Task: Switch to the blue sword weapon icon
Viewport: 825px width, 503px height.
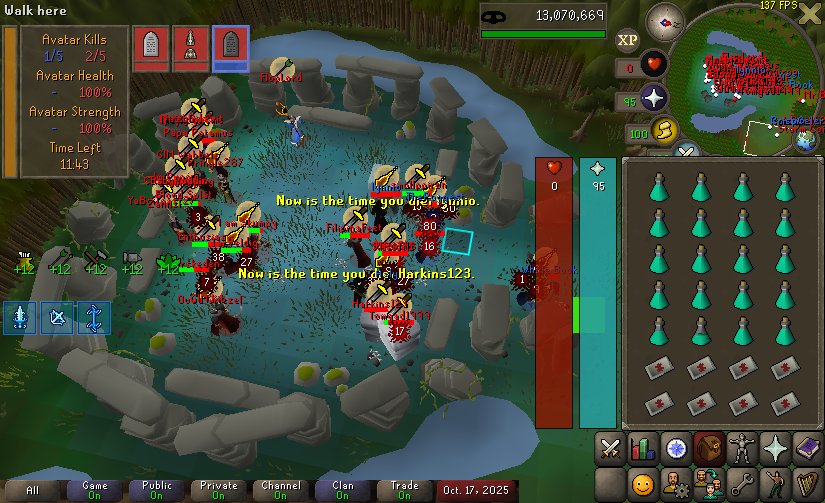Action: point(20,317)
